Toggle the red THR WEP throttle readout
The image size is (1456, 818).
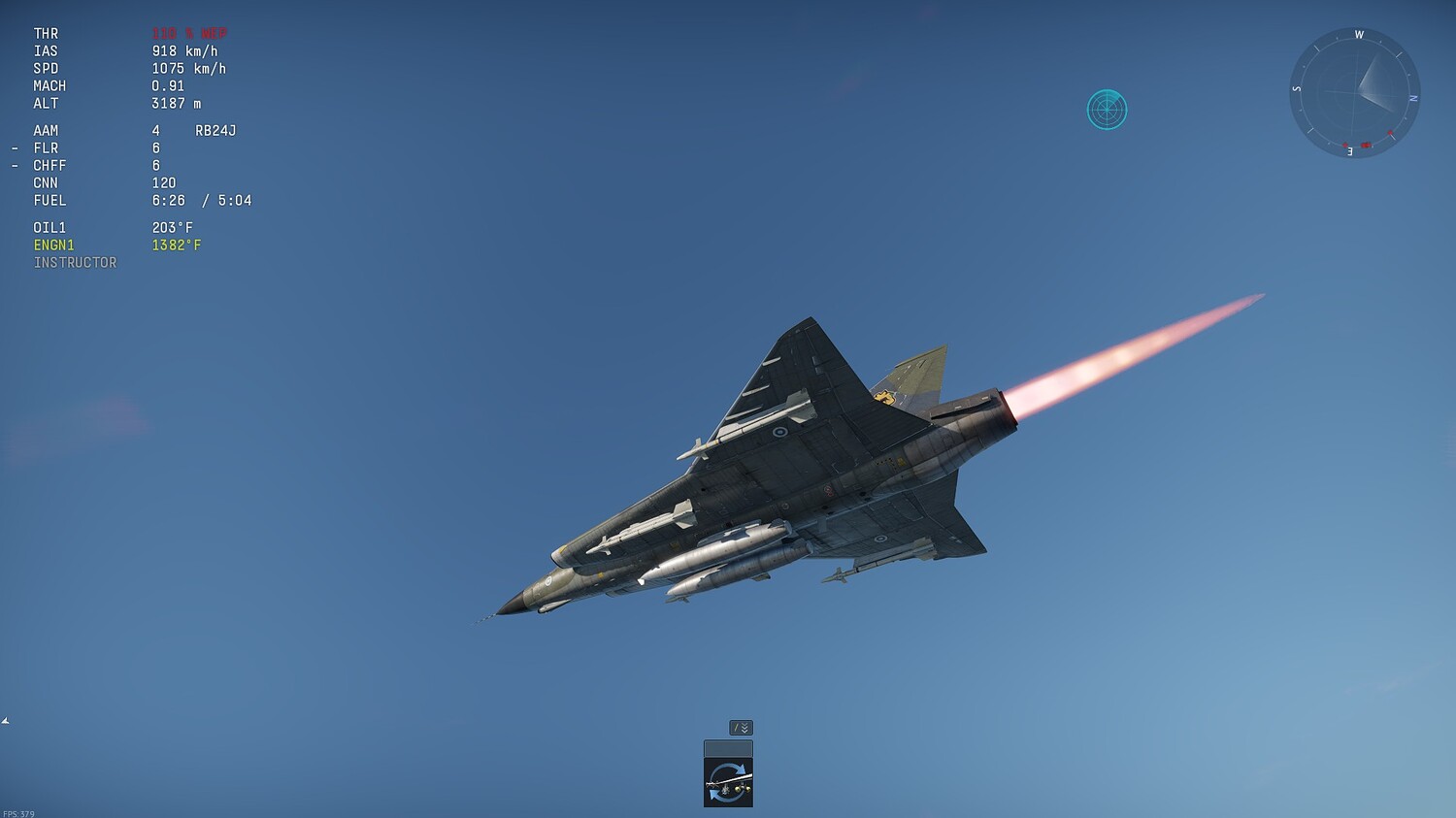click(189, 33)
